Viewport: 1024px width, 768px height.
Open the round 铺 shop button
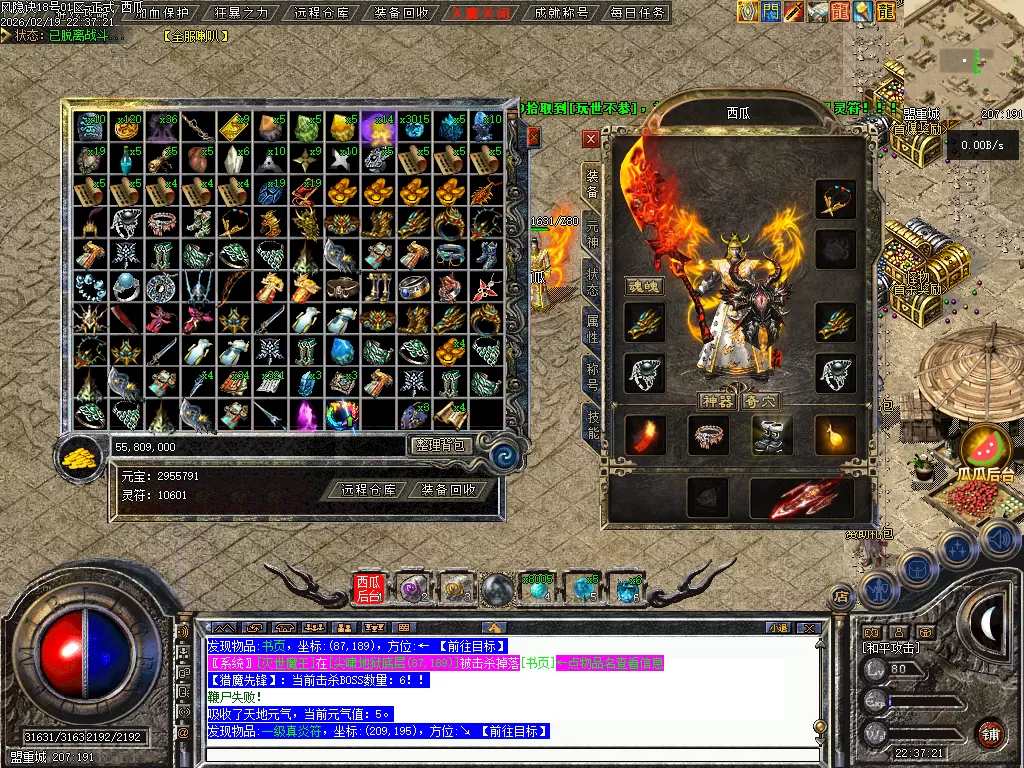(990, 733)
